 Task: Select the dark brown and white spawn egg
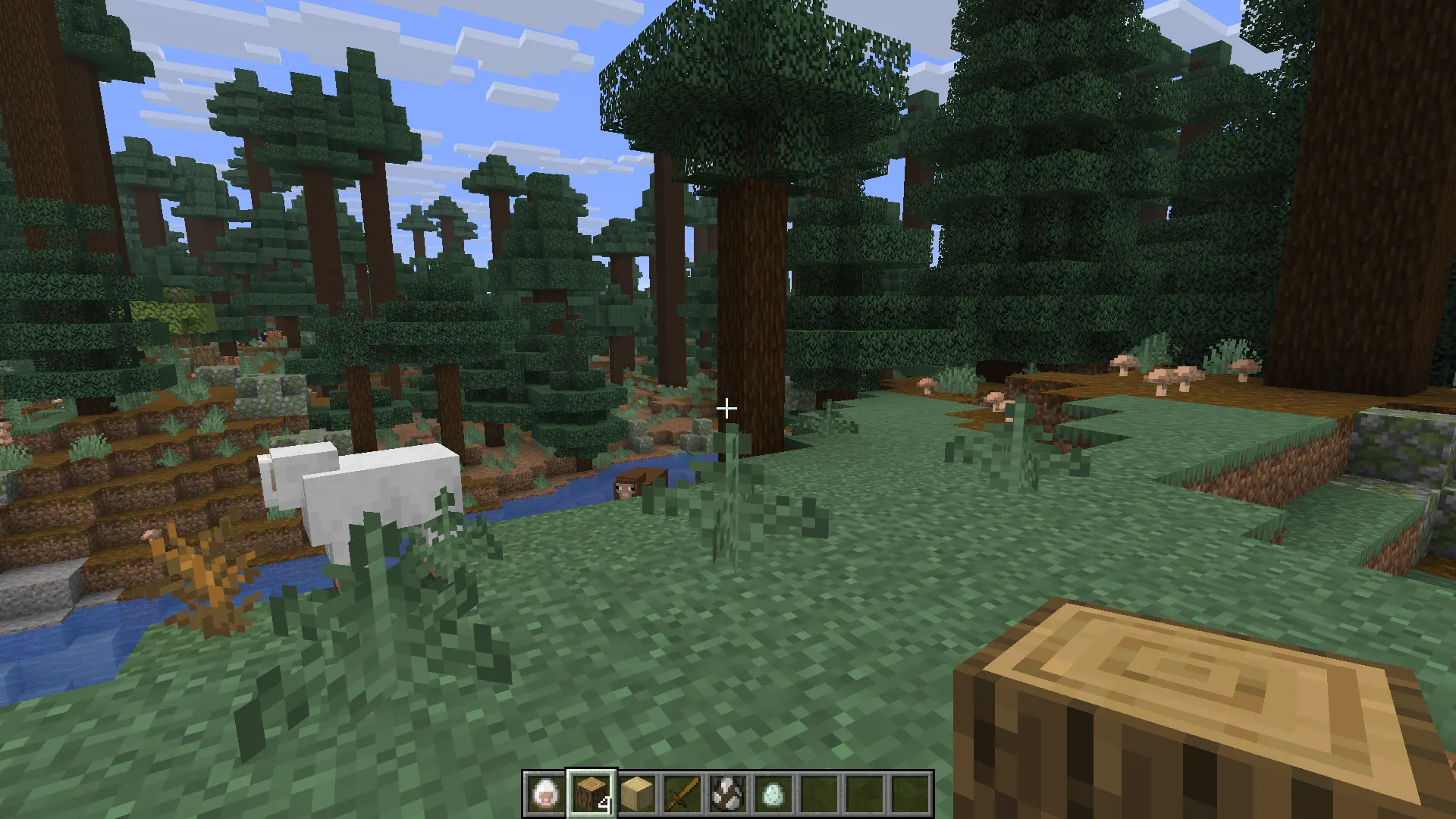(728, 794)
